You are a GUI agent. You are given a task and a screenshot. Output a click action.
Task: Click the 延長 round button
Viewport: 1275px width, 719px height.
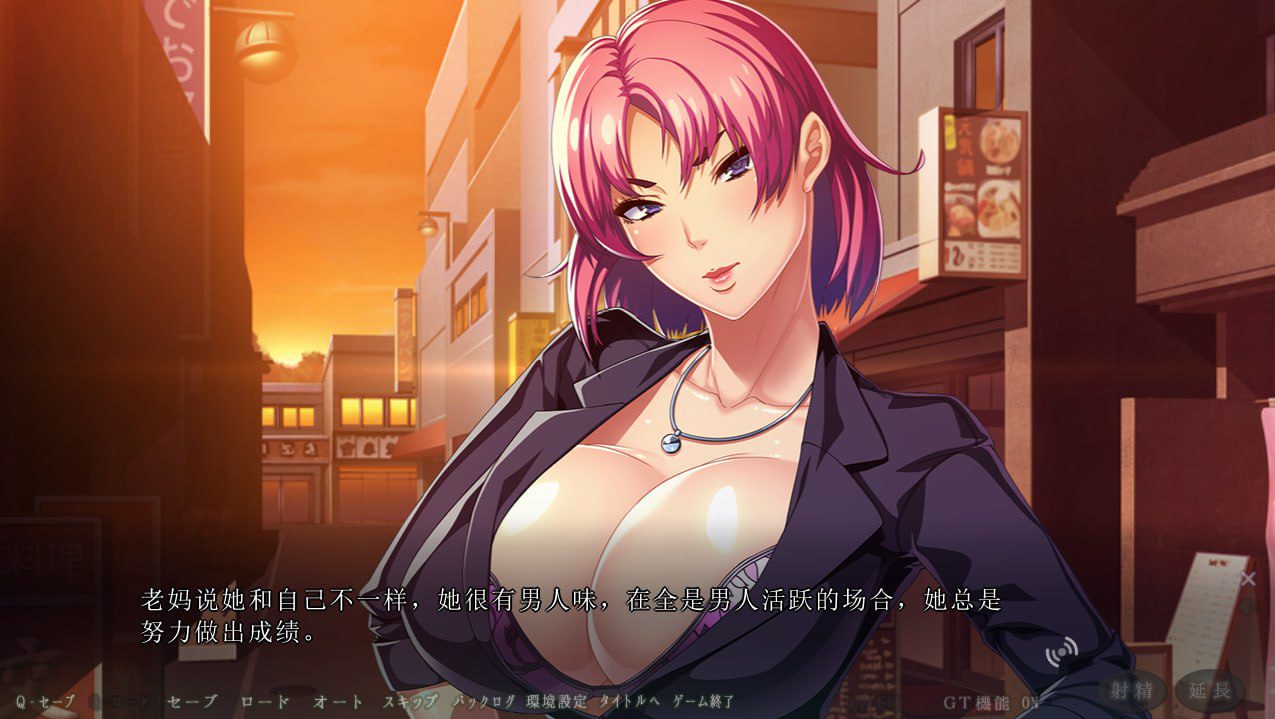1210,689
